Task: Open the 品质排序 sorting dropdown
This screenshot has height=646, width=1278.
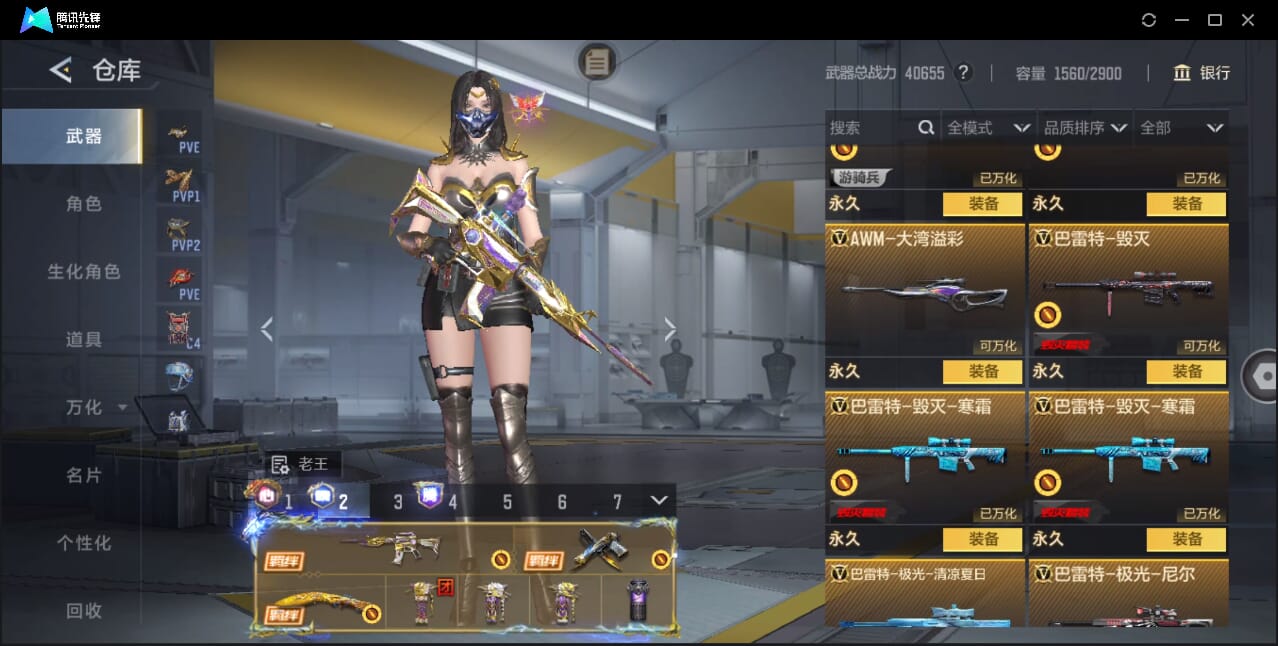Action: 1085,128
